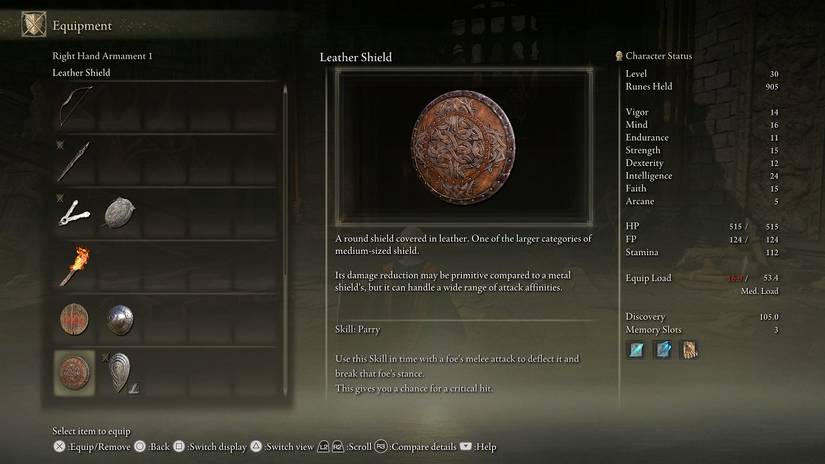The width and height of the screenshot is (825, 464).
Task: Pick the silver kite-shaped shield
Action: pos(120,370)
